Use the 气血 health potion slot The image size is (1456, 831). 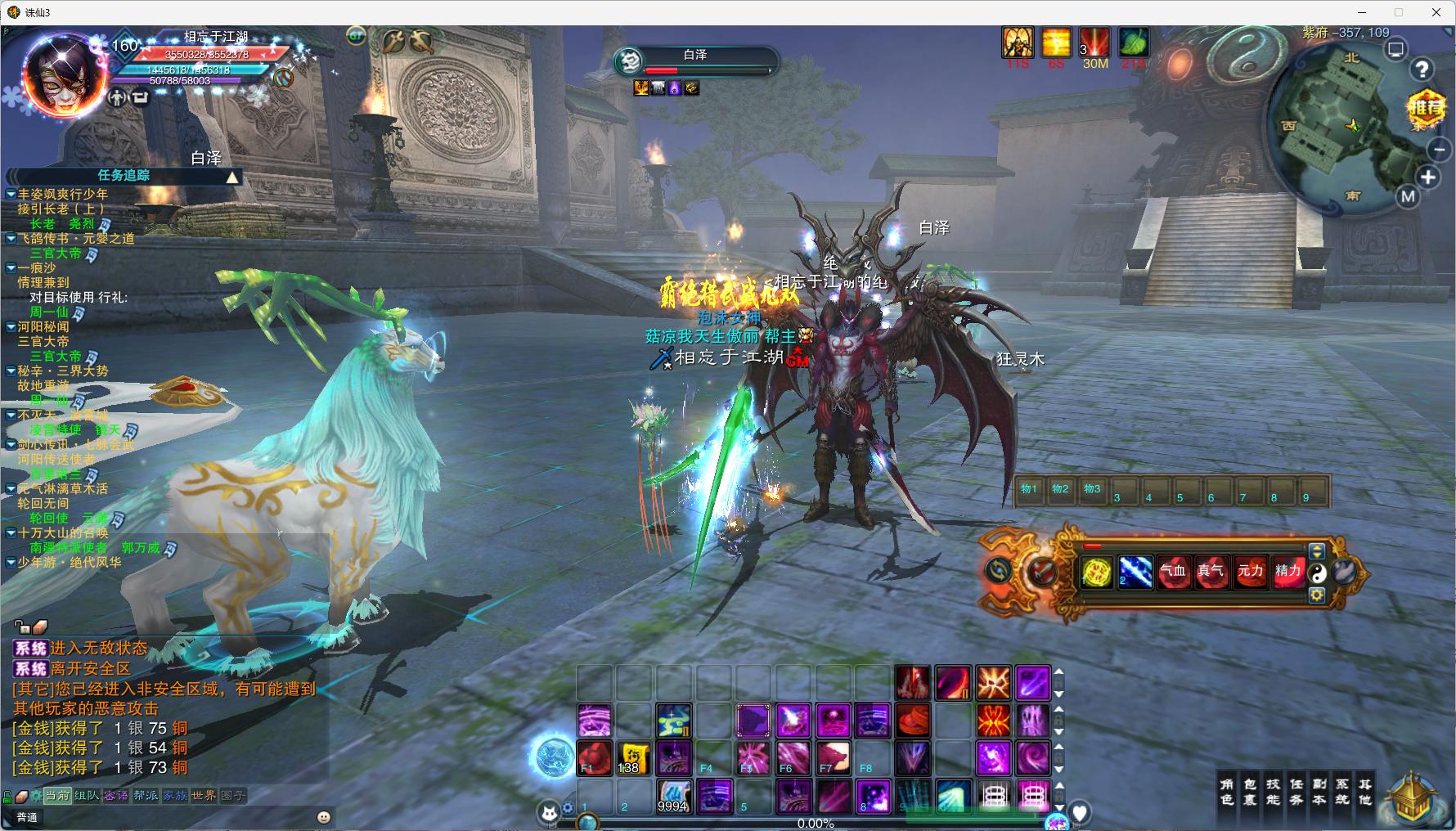[x=1173, y=572]
